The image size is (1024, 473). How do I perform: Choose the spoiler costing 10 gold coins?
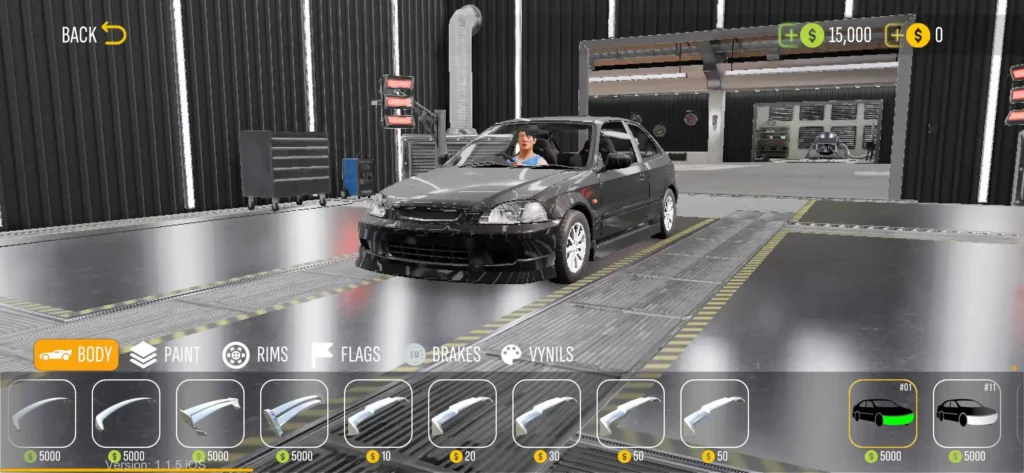point(378,413)
